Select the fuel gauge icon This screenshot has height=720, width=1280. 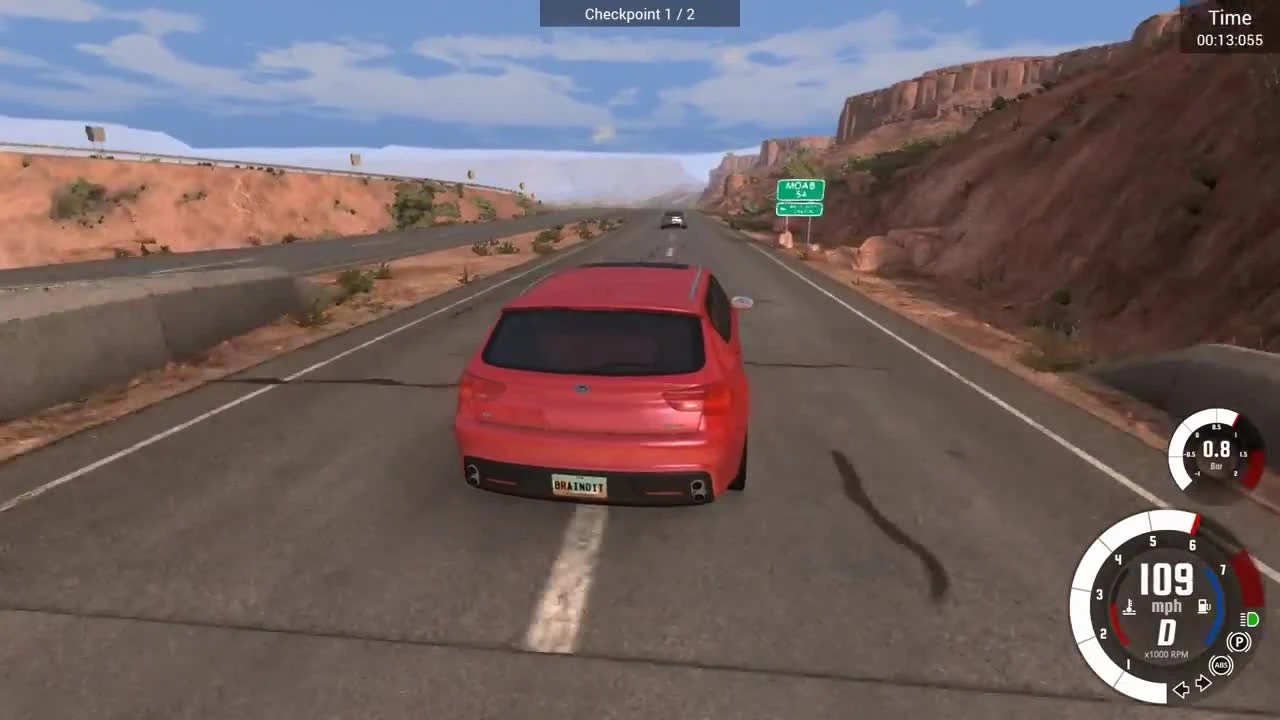tap(1203, 604)
